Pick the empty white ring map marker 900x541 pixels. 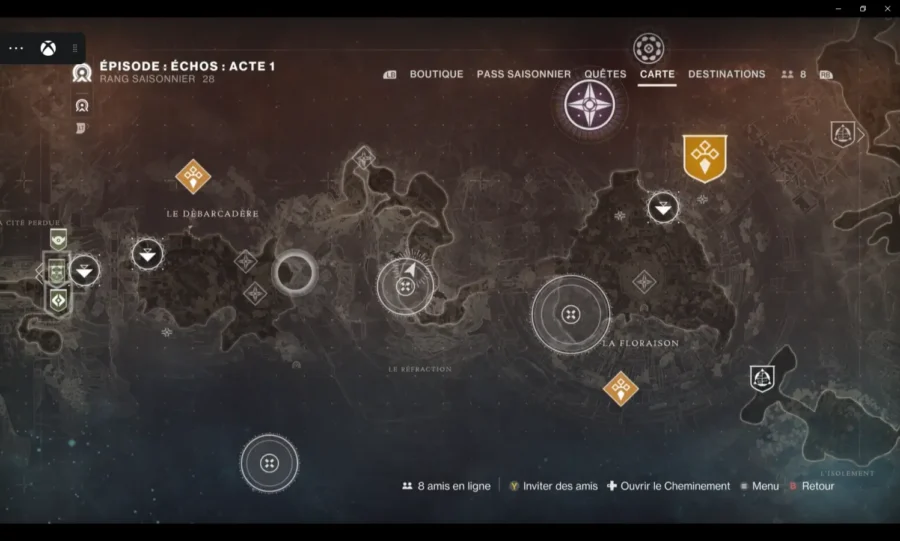point(295,271)
